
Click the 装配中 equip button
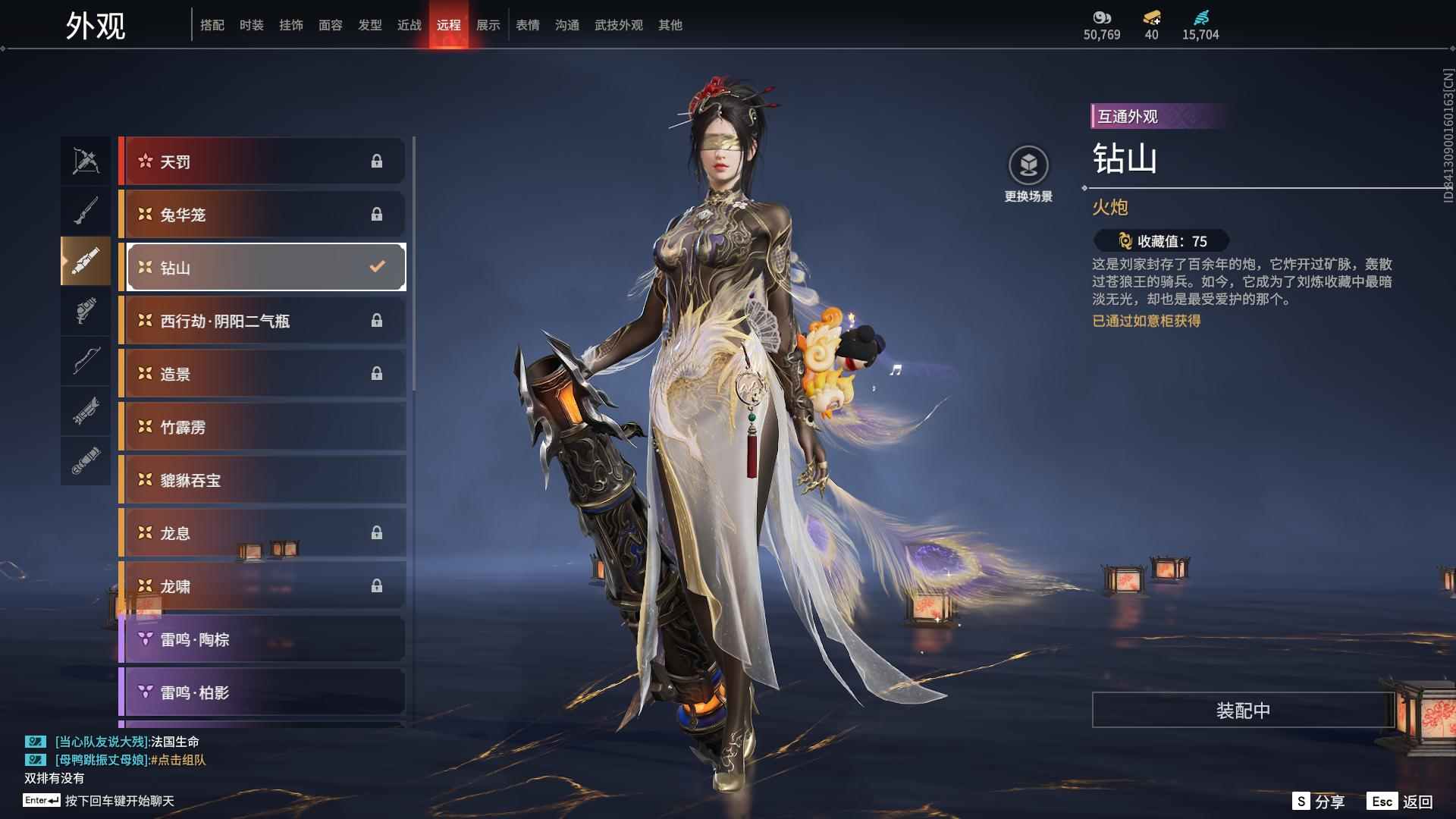[x=1243, y=711]
